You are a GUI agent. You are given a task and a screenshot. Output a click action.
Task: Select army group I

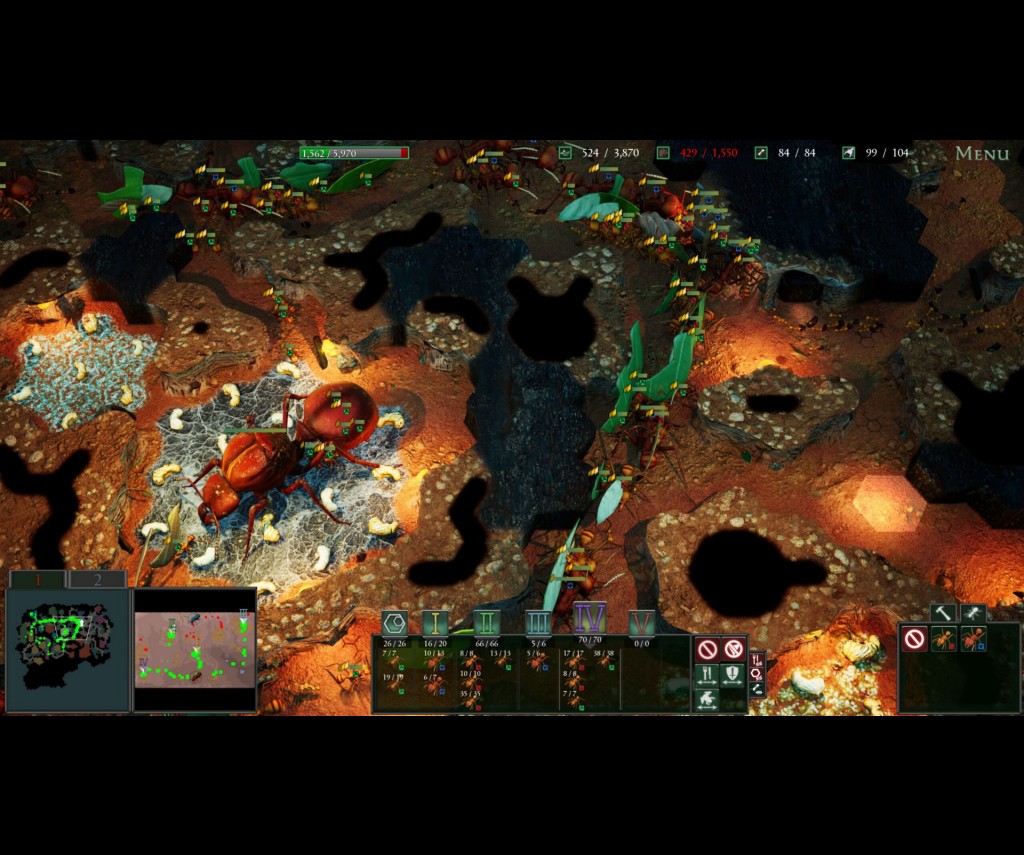click(434, 623)
